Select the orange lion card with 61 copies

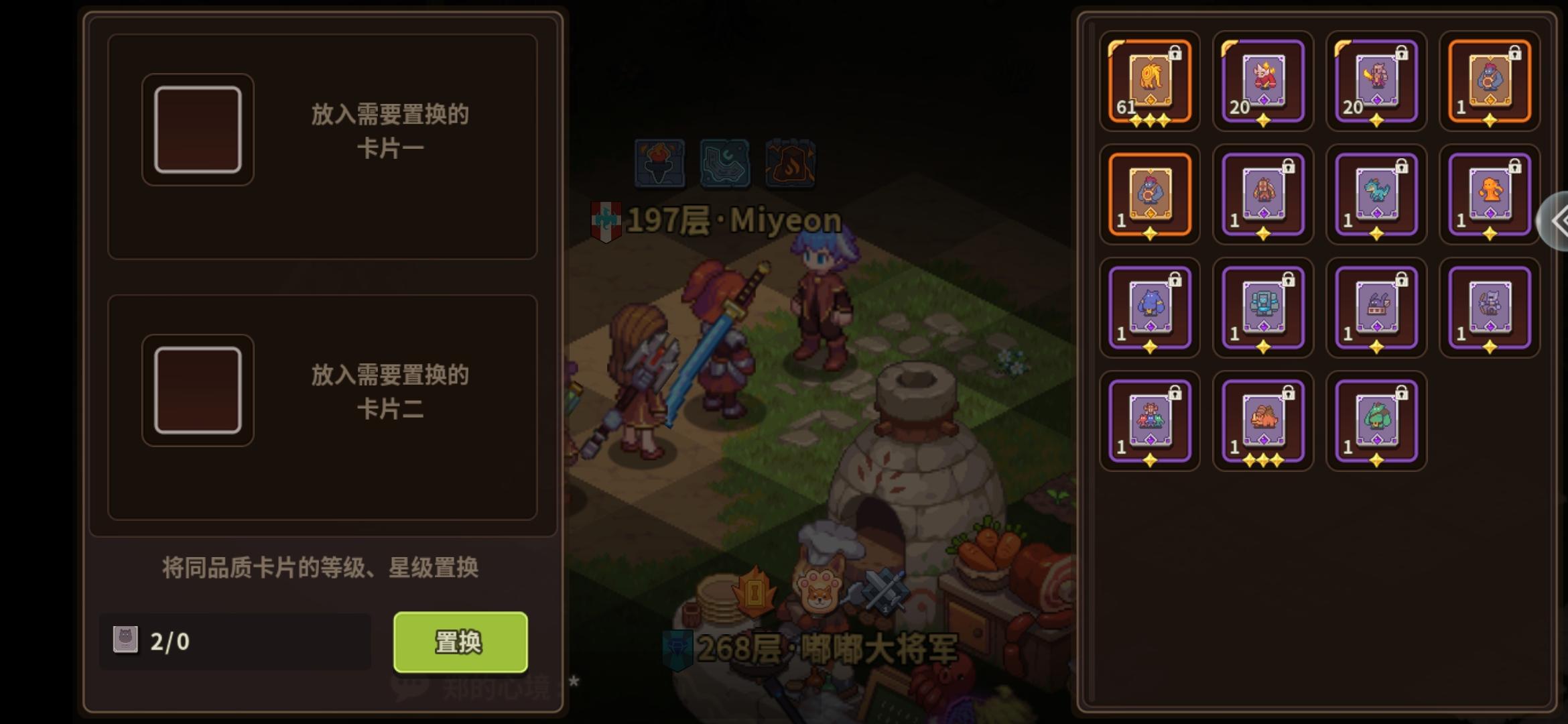coord(1149,80)
